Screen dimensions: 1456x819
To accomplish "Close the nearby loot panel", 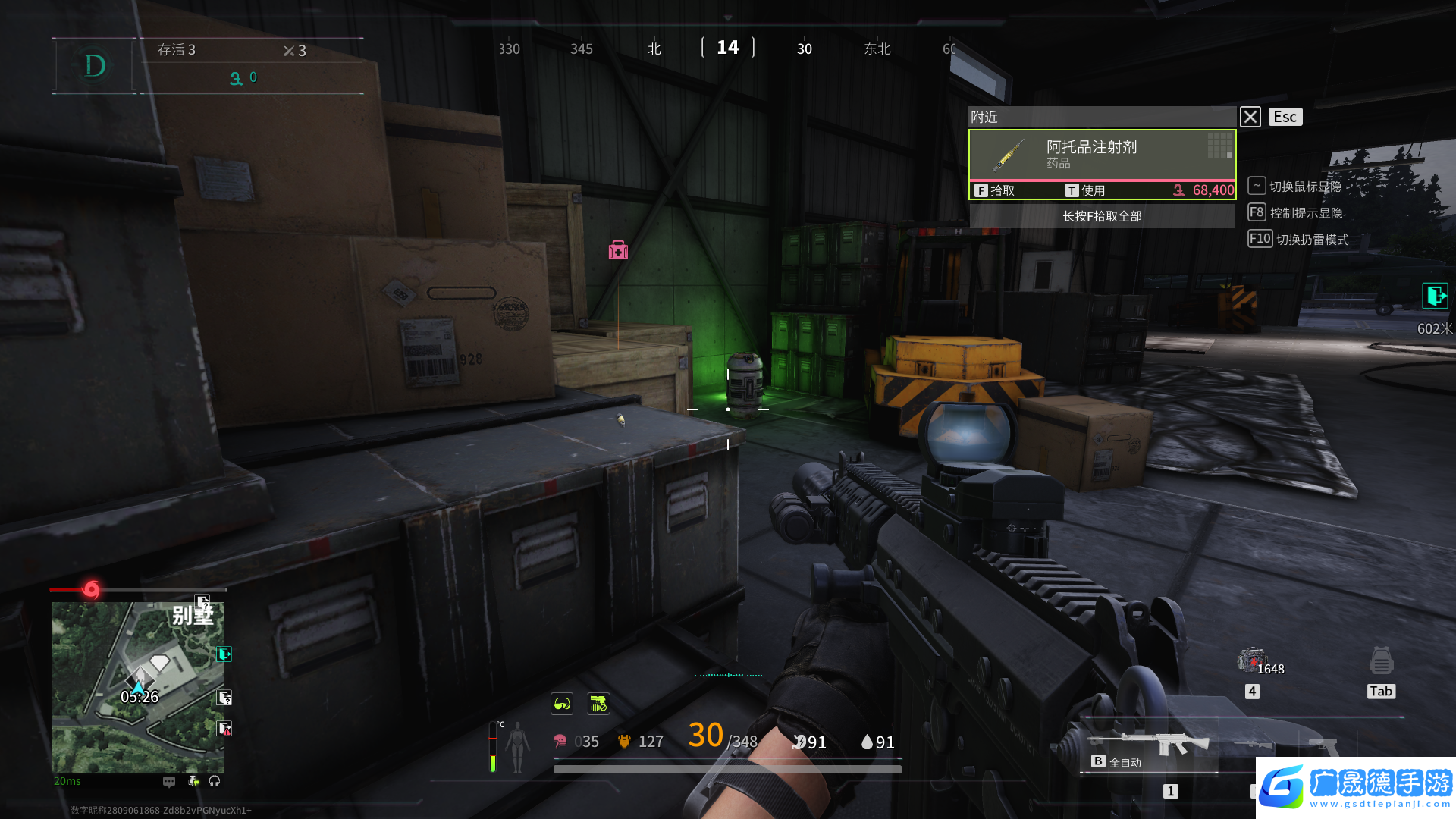I will click(x=1250, y=117).
